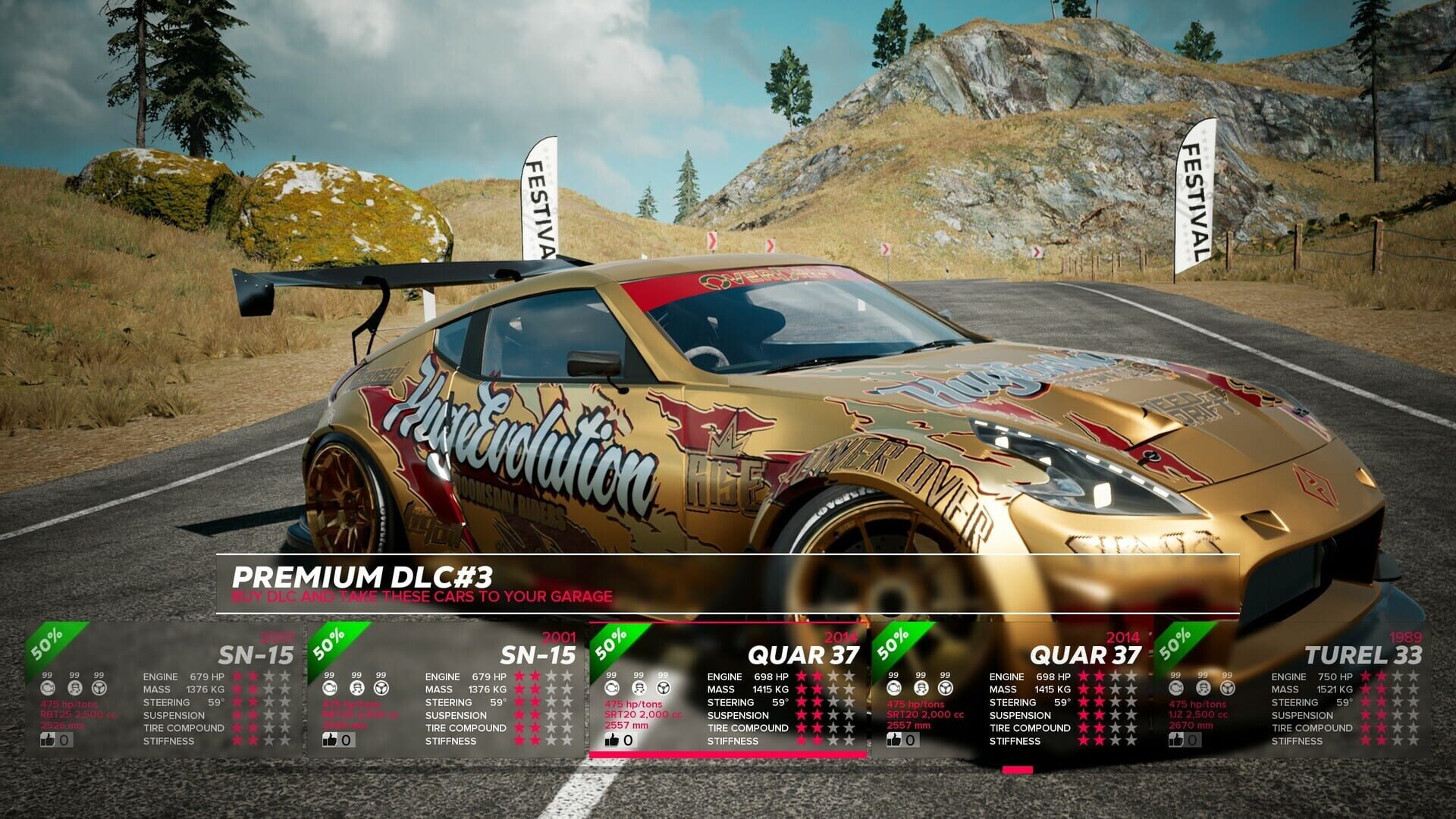Like the TUREL 33 with thumbs-up

[x=1176, y=740]
